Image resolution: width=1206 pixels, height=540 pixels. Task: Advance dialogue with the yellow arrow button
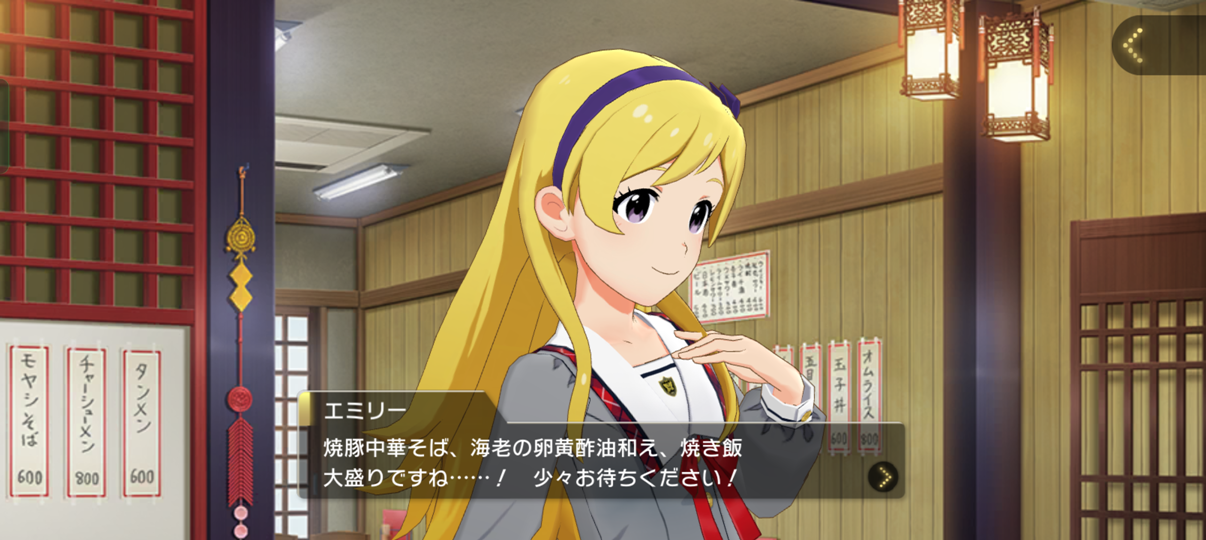click(x=881, y=476)
